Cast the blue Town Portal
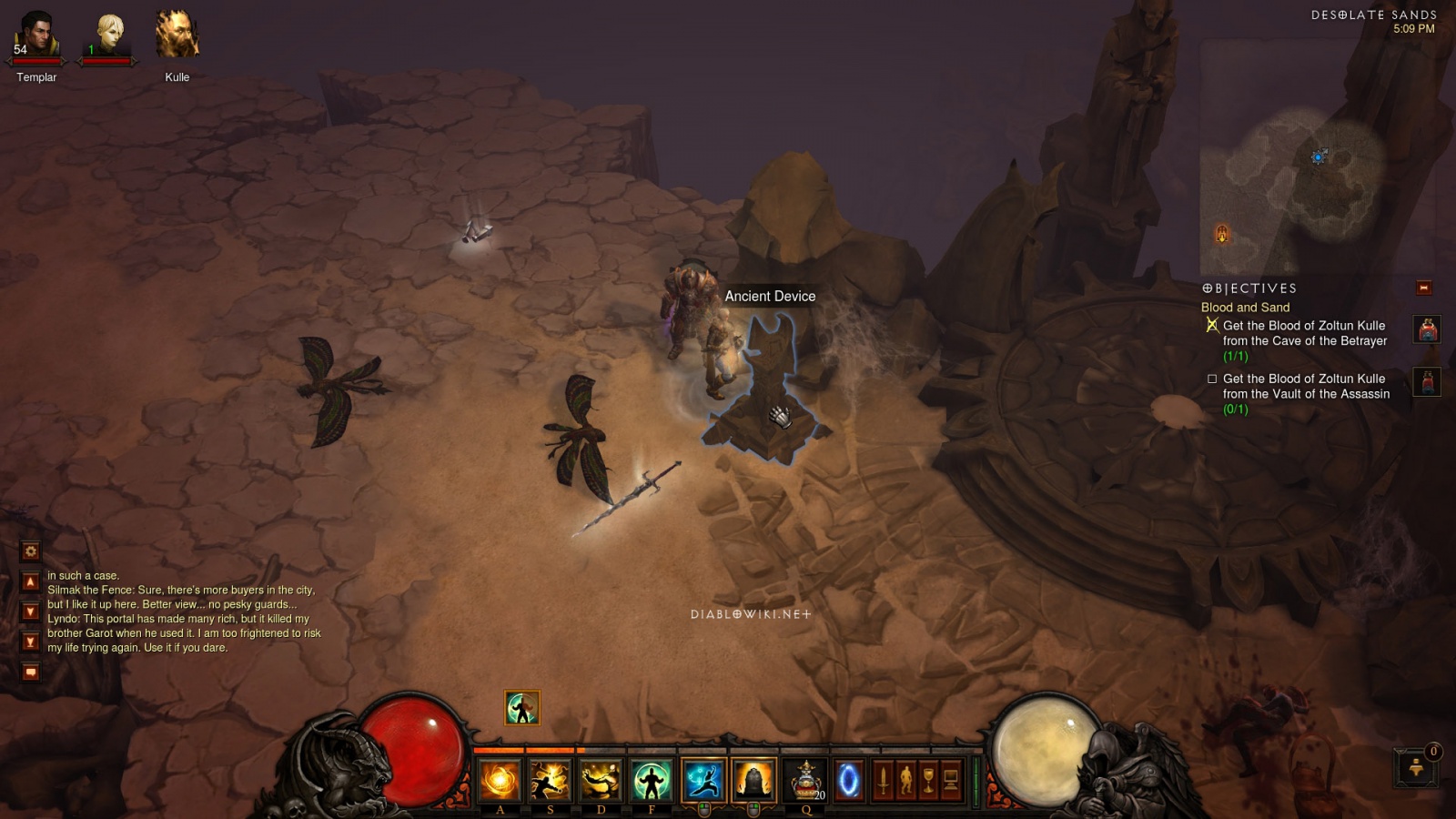Screen dimensions: 1456x819 [848, 781]
